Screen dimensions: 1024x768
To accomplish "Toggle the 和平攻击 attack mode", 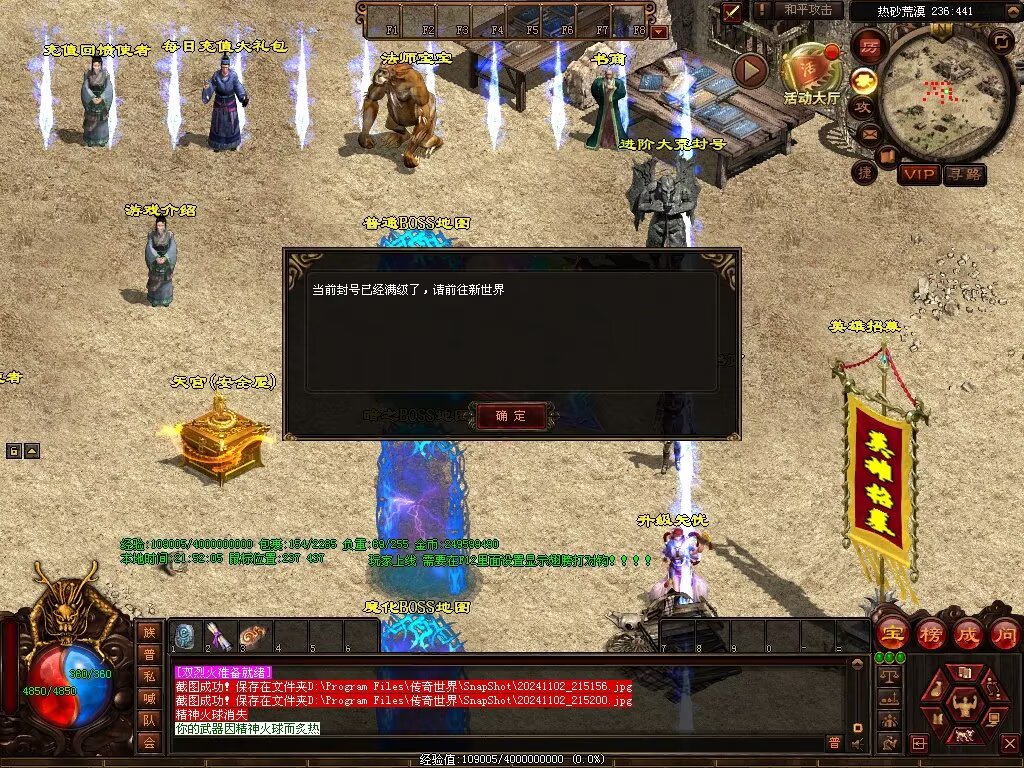I will click(807, 10).
